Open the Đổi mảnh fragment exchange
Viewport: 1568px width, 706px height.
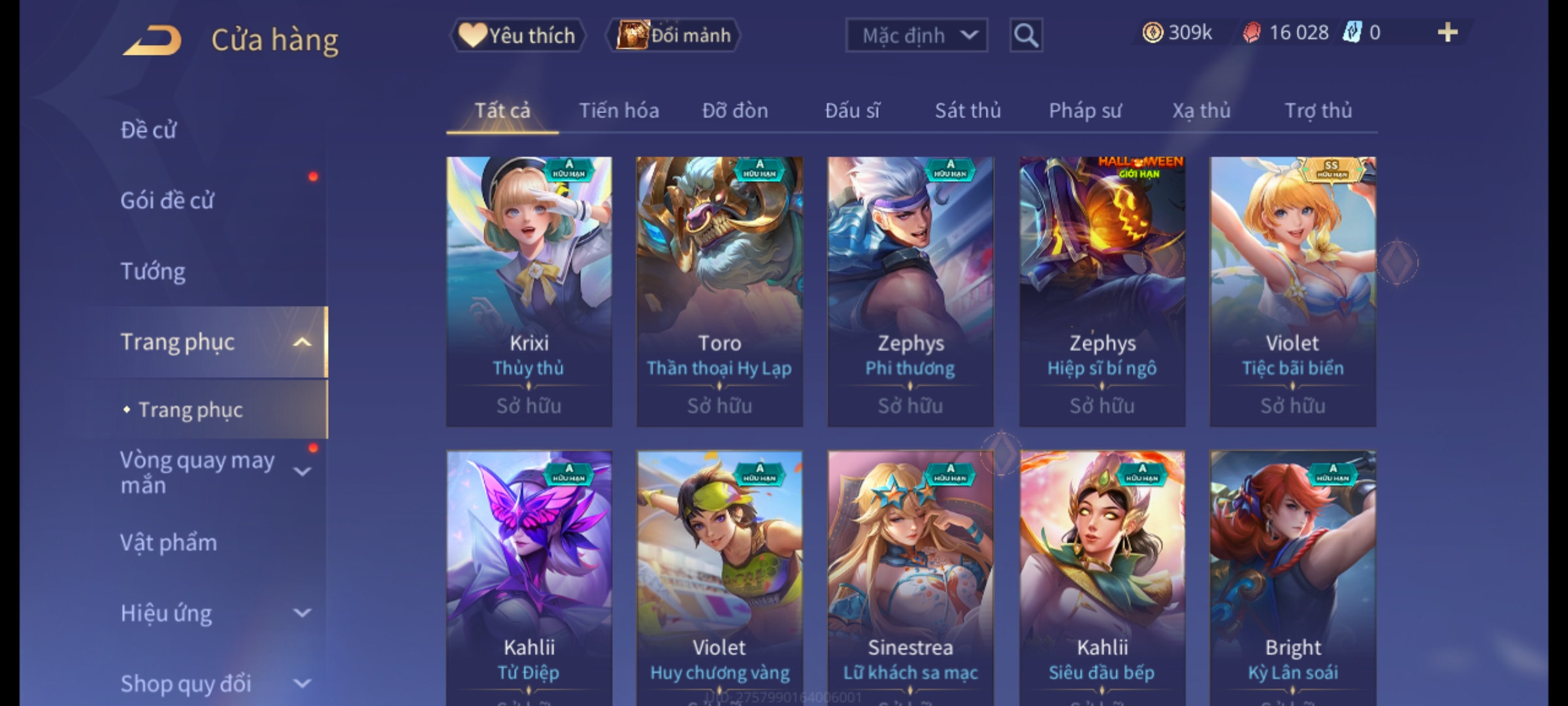tap(674, 35)
